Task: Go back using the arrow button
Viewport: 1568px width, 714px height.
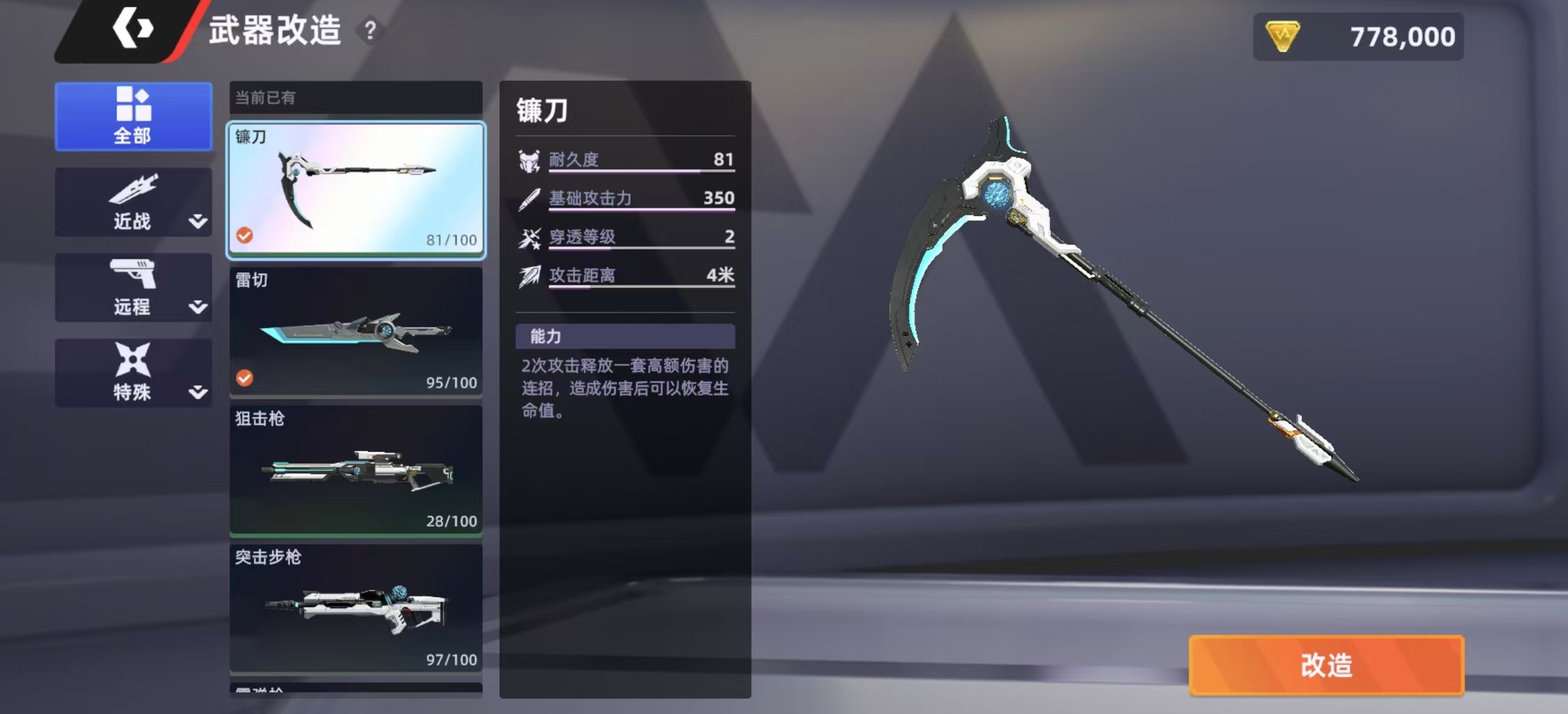Action: click(x=132, y=29)
